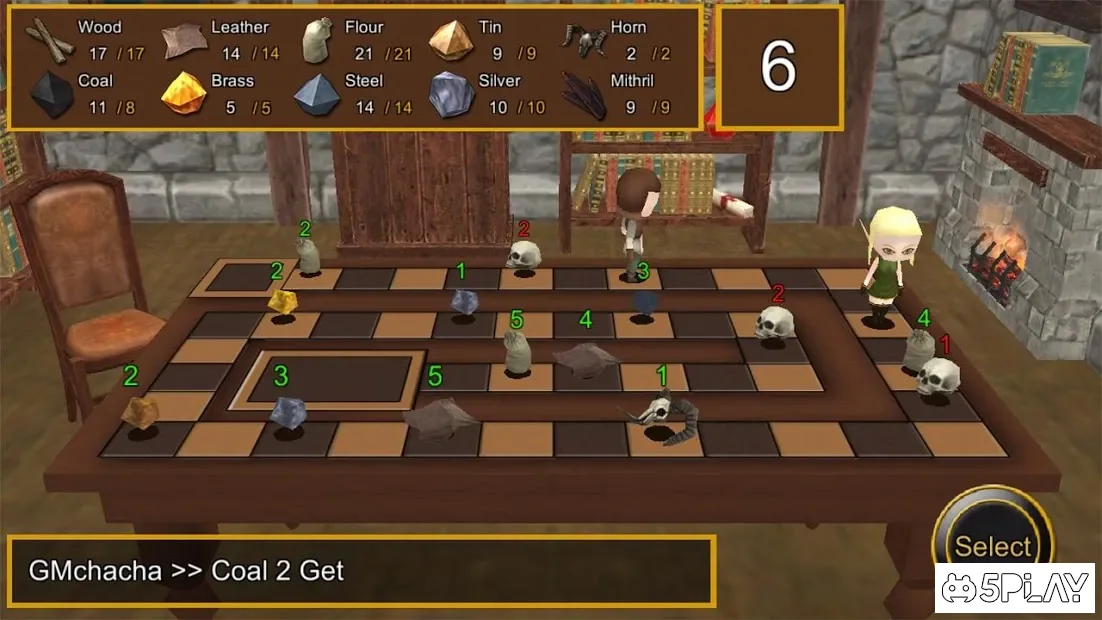Image resolution: width=1102 pixels, height=620 pixels.
Task: Select the Tin ore icon
Action: pyautogui.click(x=451, y=40)
